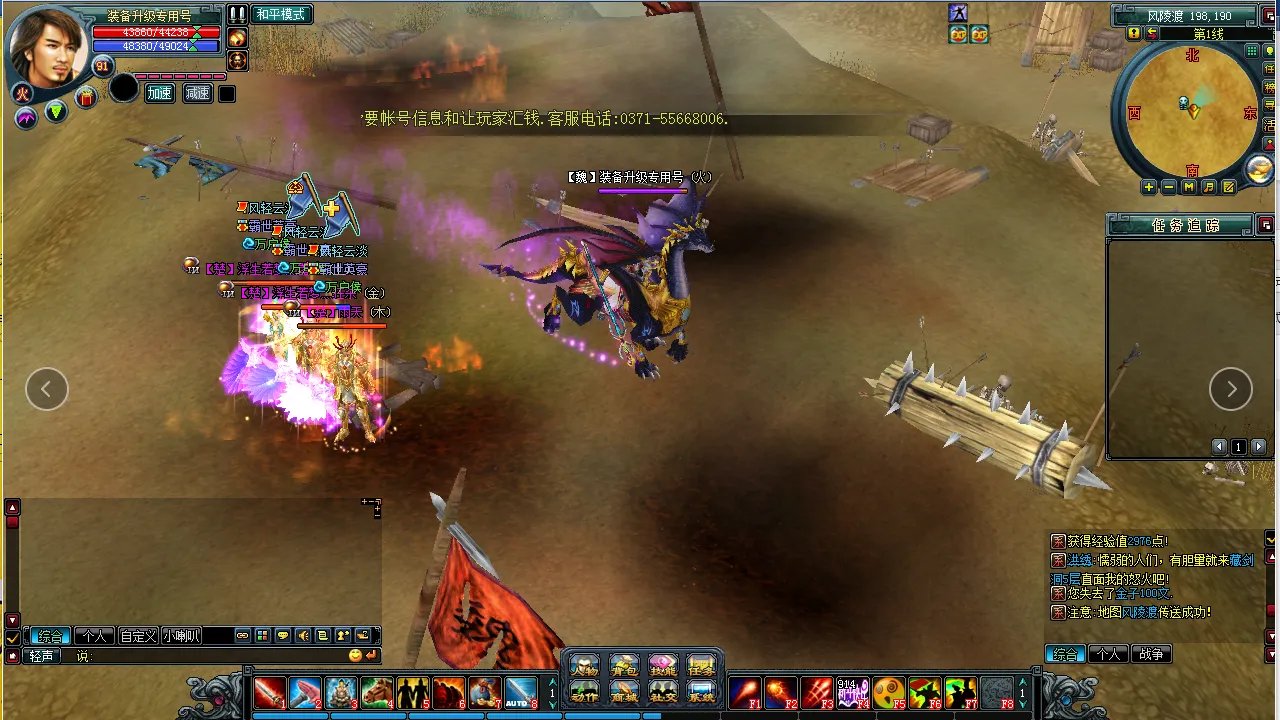The width and height of the screenshot is (1280, 720).
Task: Switch to the 战争 war log tab
Action: [x=1150, y=655]
